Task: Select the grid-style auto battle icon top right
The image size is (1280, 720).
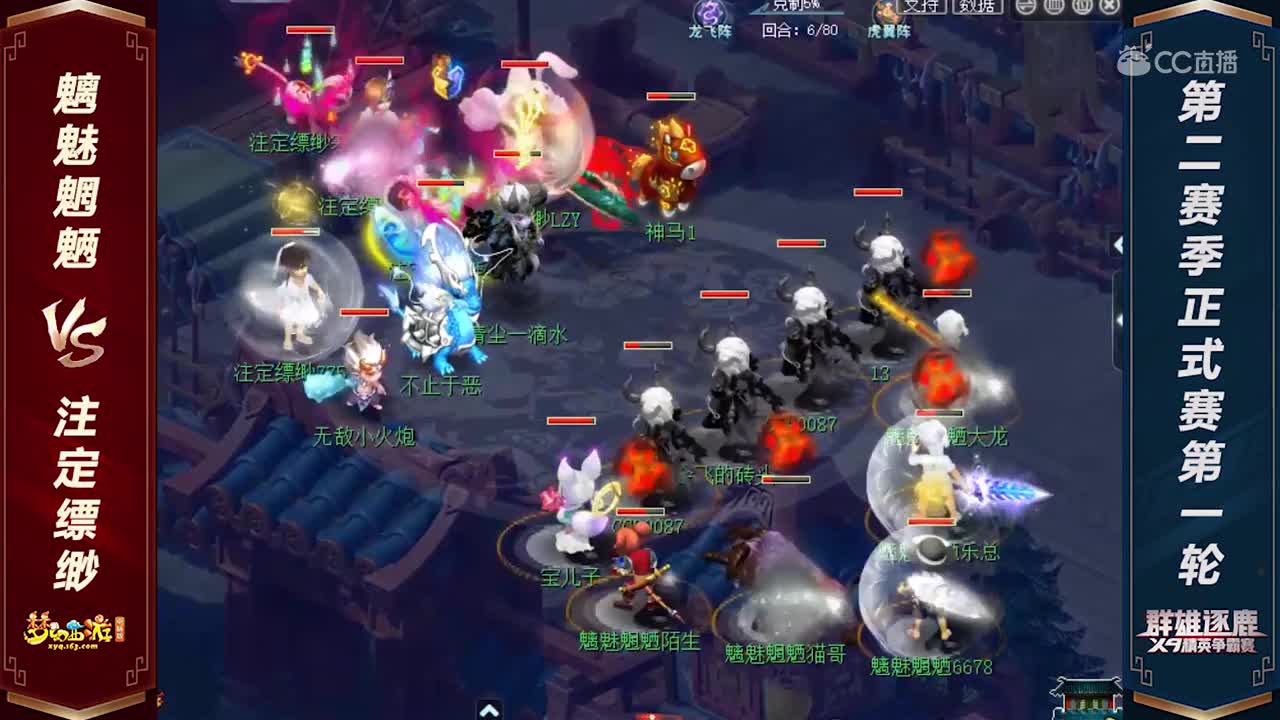Action: (x=1052, y=8)
